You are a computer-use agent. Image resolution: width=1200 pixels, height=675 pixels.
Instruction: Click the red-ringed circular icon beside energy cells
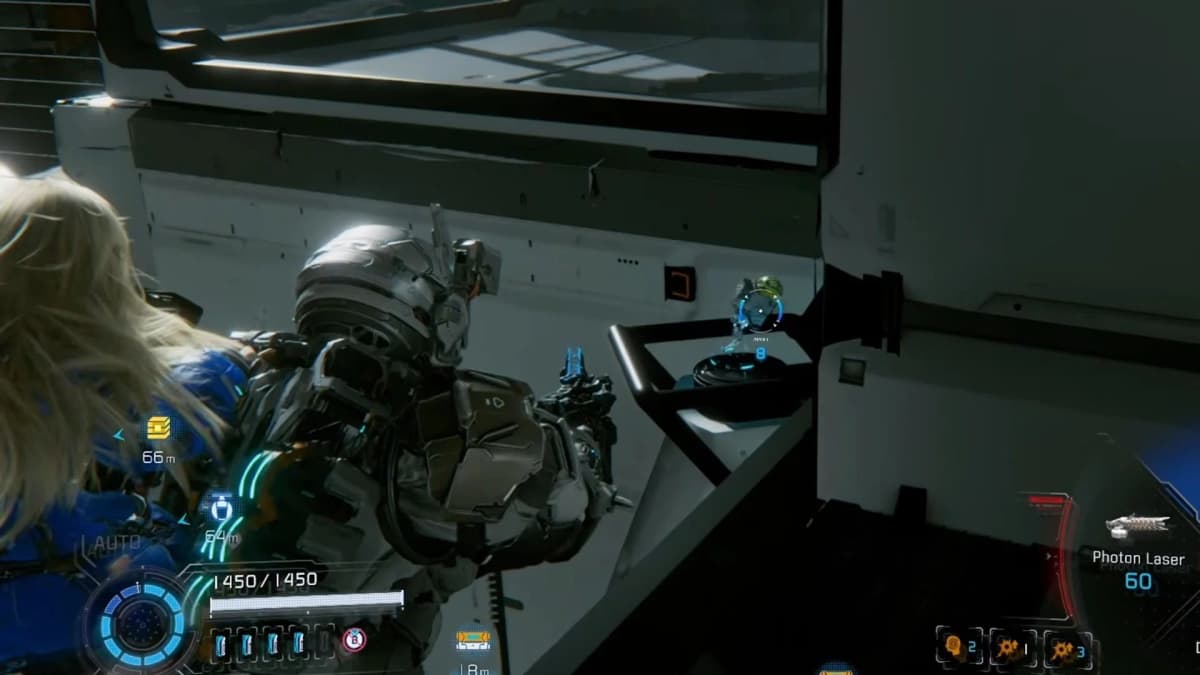click(x=353, y=640)
